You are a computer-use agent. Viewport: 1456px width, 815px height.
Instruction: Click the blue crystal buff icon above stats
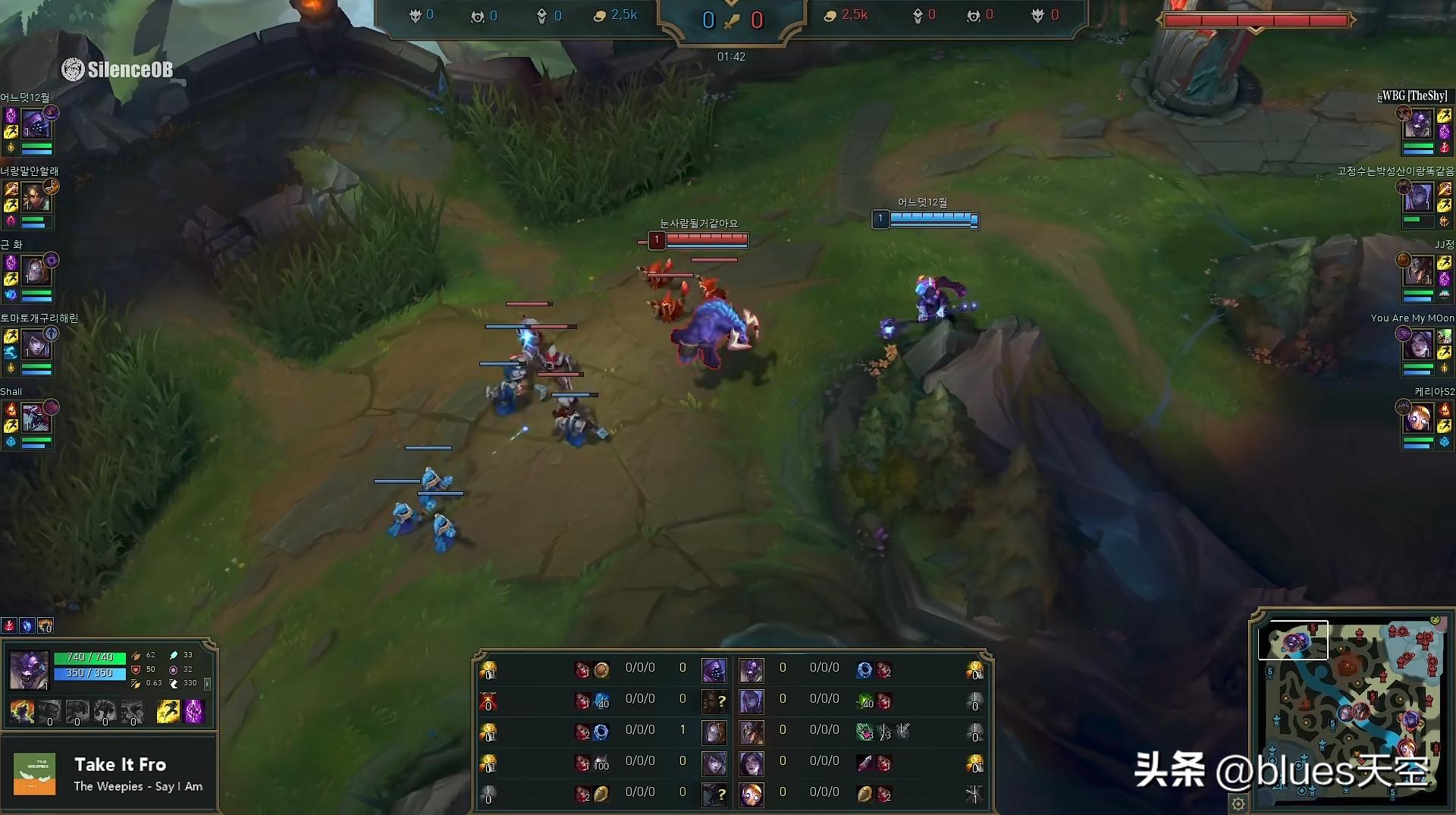[x=27, y=626]
